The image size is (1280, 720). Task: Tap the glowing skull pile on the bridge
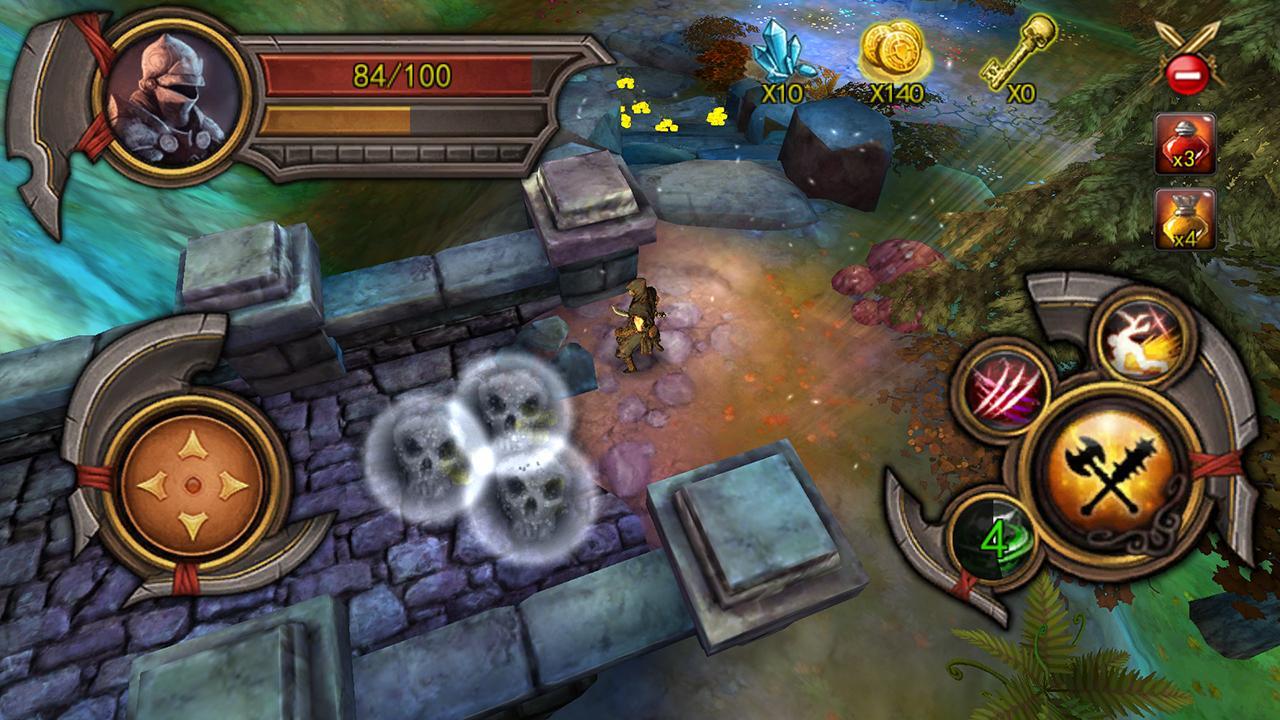[478, 455]
